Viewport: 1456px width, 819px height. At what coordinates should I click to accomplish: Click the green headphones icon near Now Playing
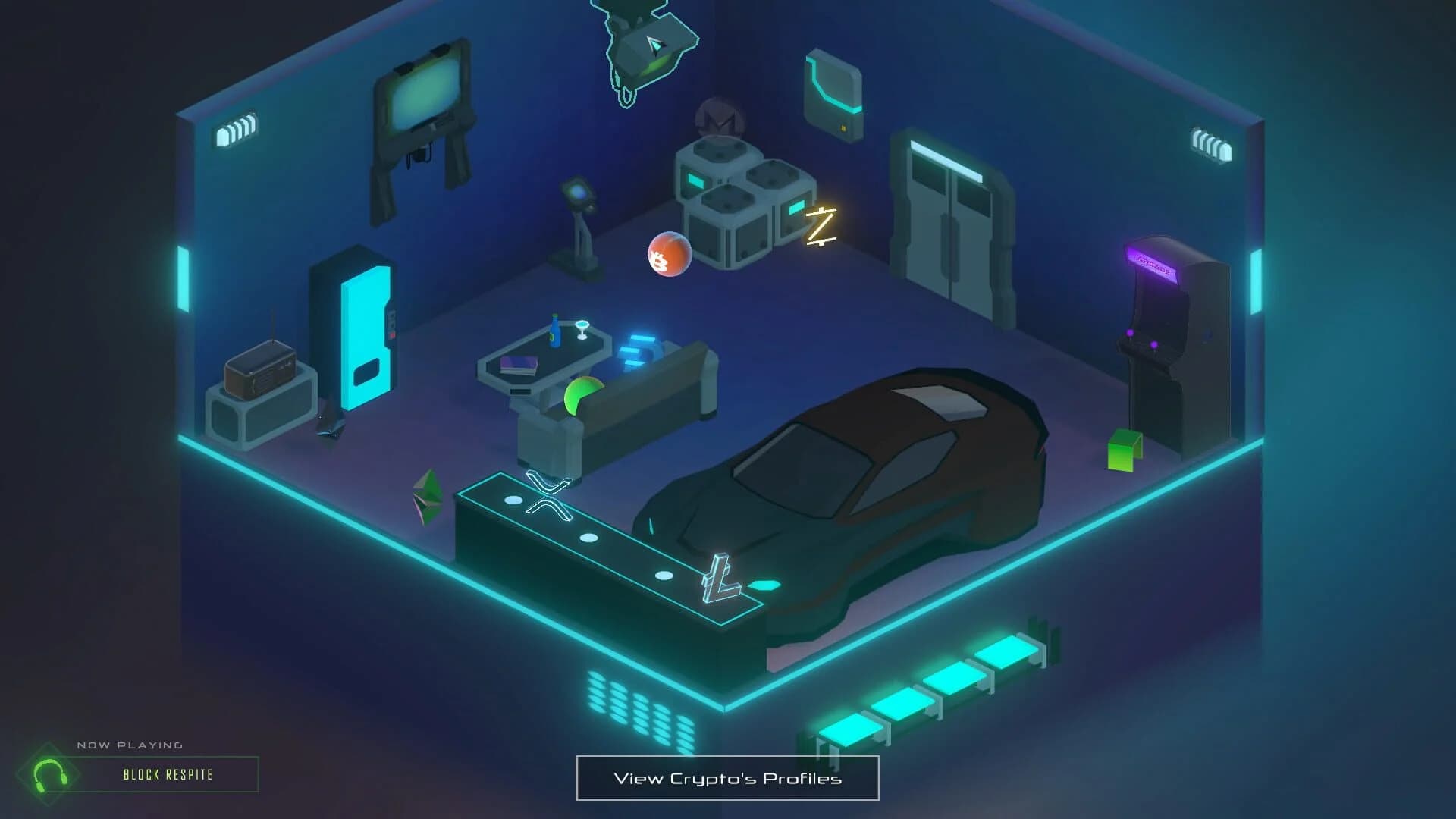click(50, 776)
